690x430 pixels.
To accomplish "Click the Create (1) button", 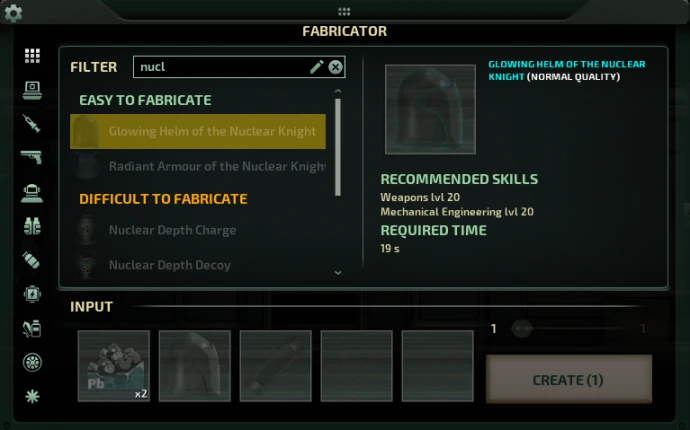I will pos(568,380).
